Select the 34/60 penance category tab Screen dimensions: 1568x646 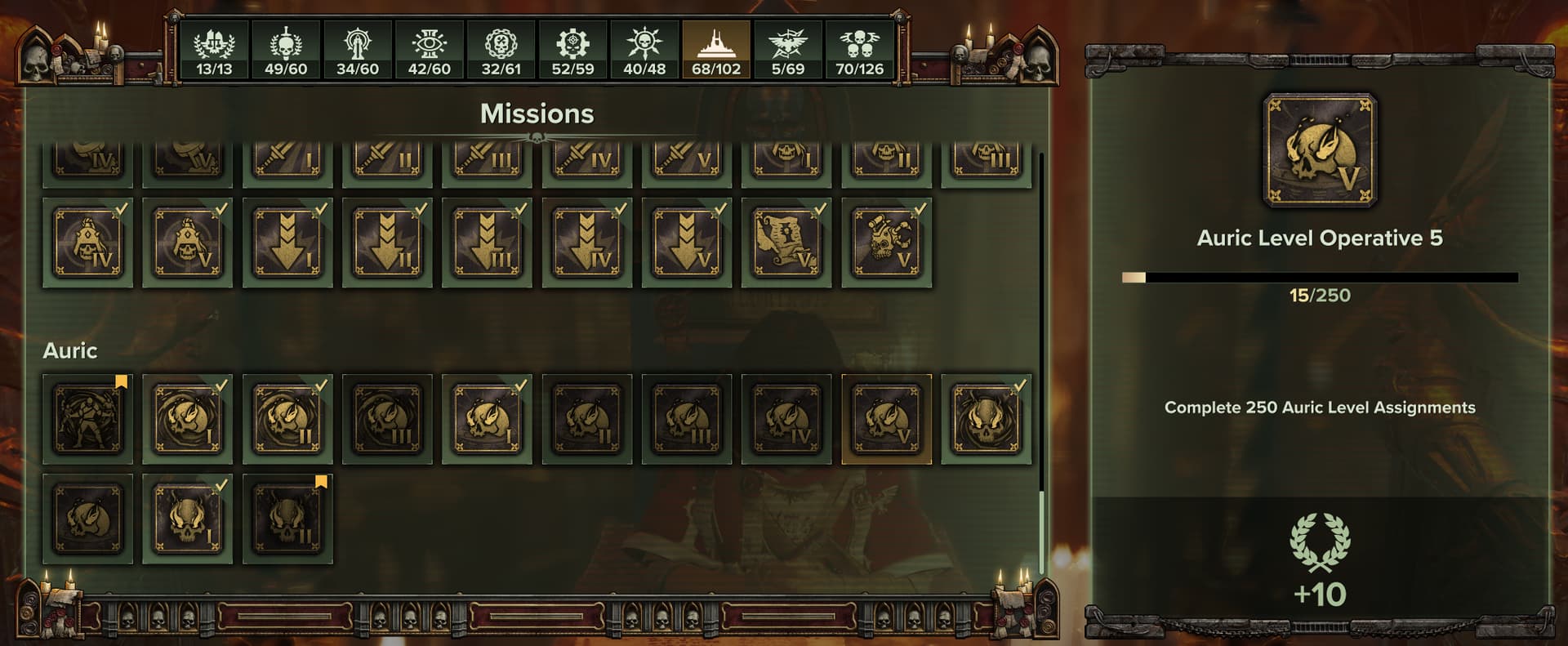[358, 51]
